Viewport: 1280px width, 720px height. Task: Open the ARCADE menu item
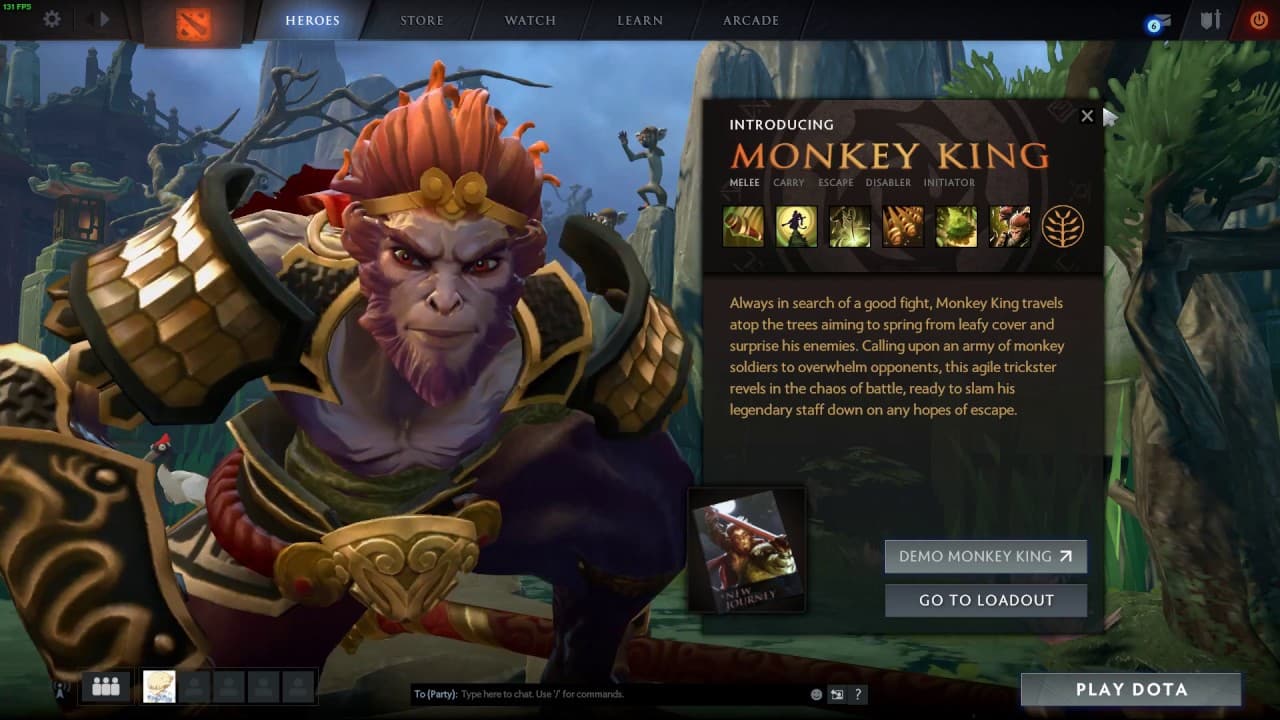pyautogui.click(x=750, y=20)
